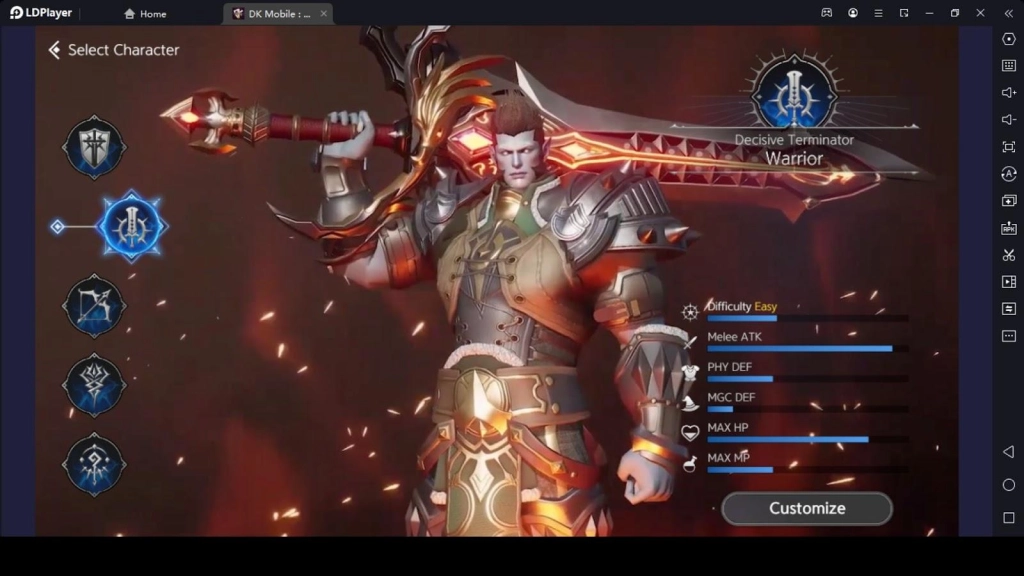
Task: Select the flame crest class icon
Action: (94, 384)
